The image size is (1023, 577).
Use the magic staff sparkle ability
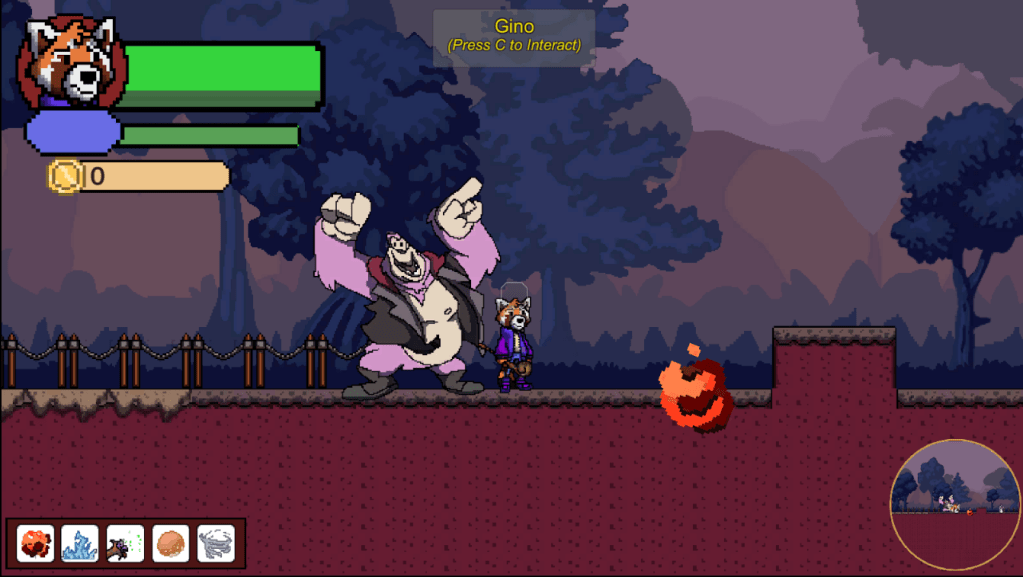tap(125, 543)
